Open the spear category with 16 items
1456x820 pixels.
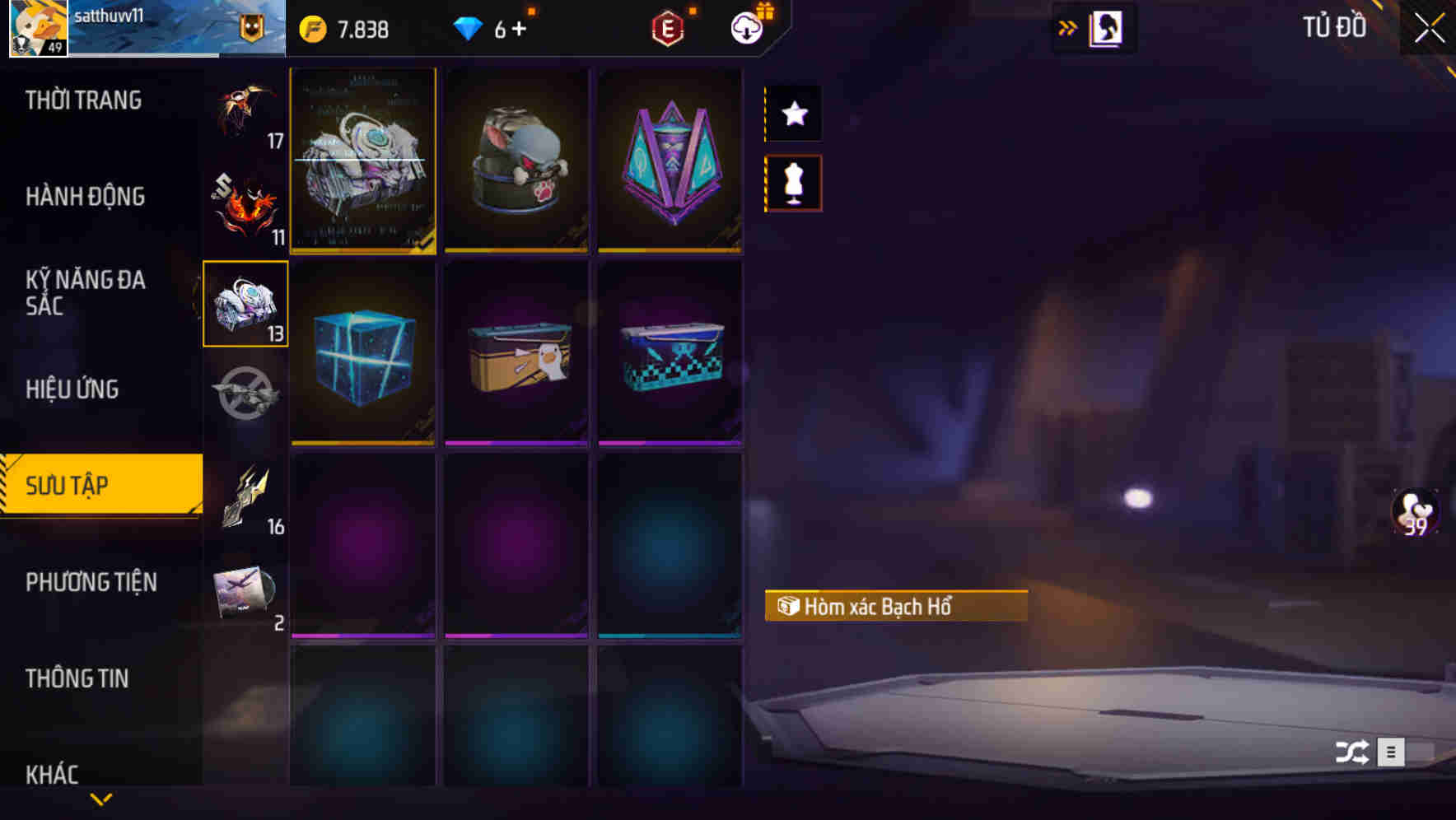[245, 494]
